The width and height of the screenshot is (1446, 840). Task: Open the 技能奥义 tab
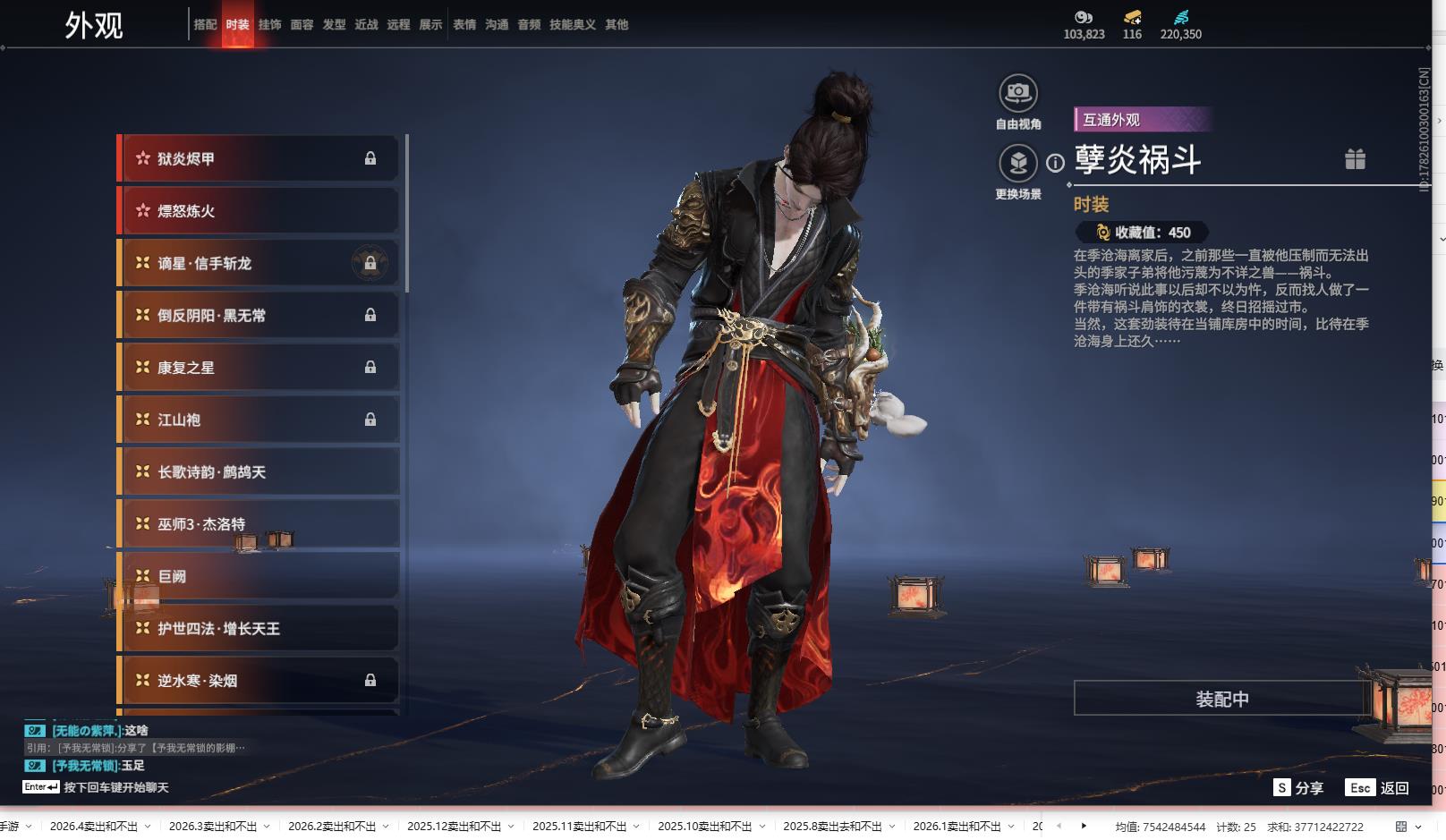[x=572, y=25]
